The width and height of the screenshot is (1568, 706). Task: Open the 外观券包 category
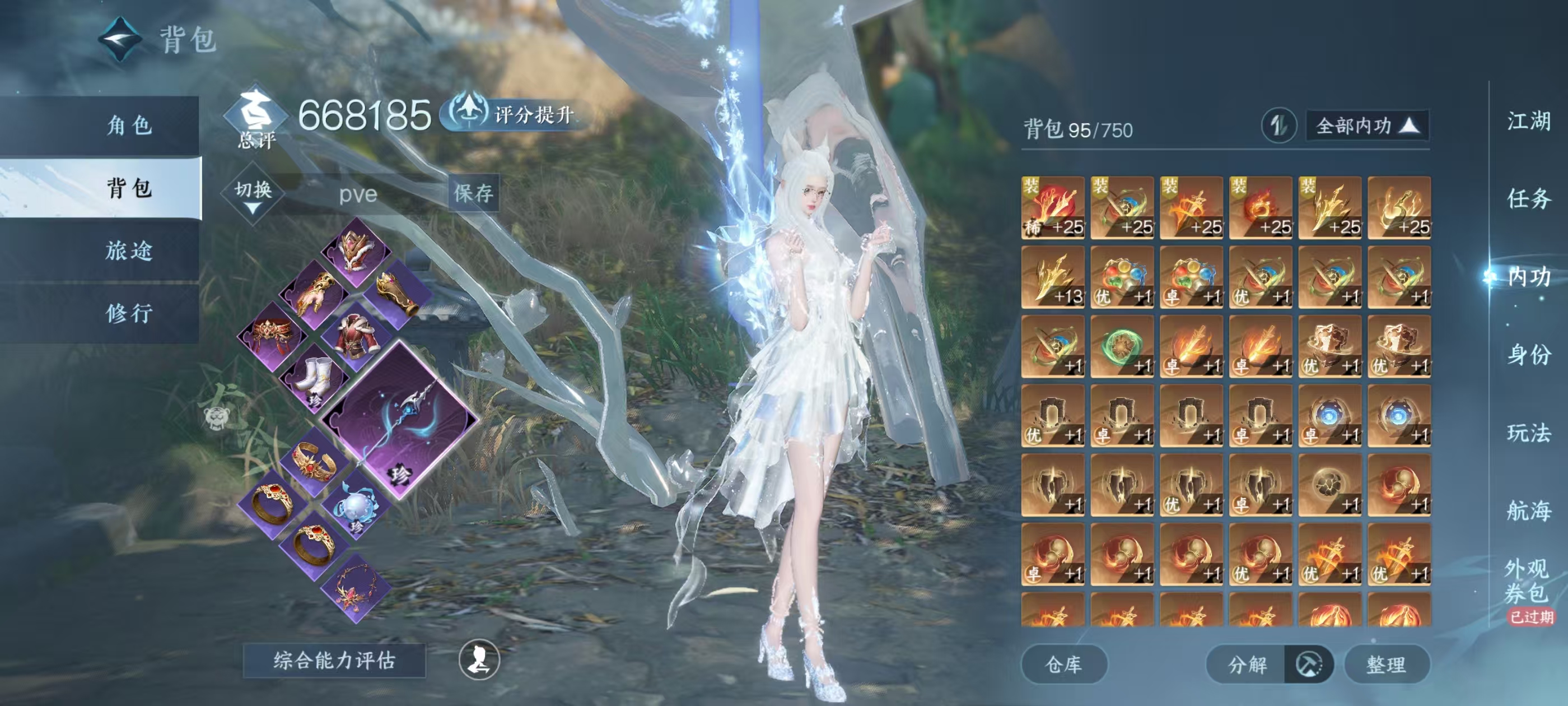click(1526, 581)
